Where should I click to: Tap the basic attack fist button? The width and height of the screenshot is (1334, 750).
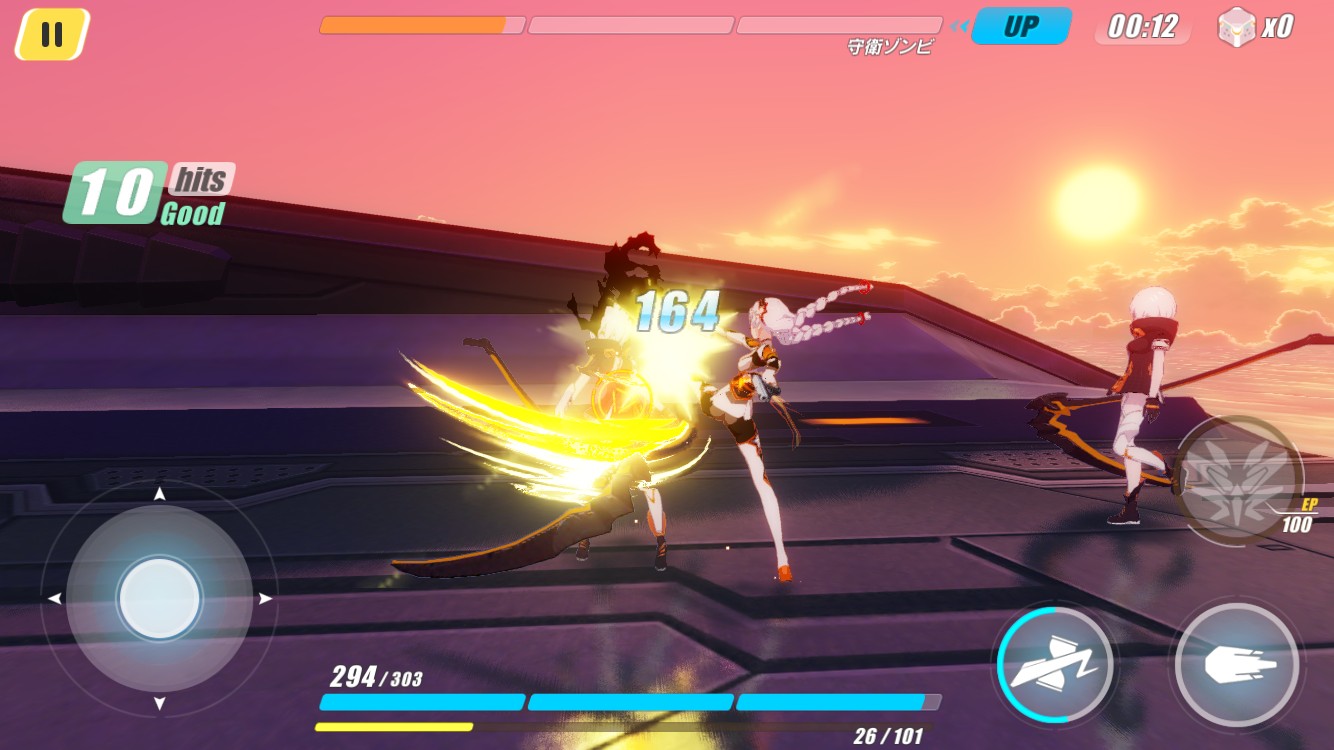[1237, 665]
